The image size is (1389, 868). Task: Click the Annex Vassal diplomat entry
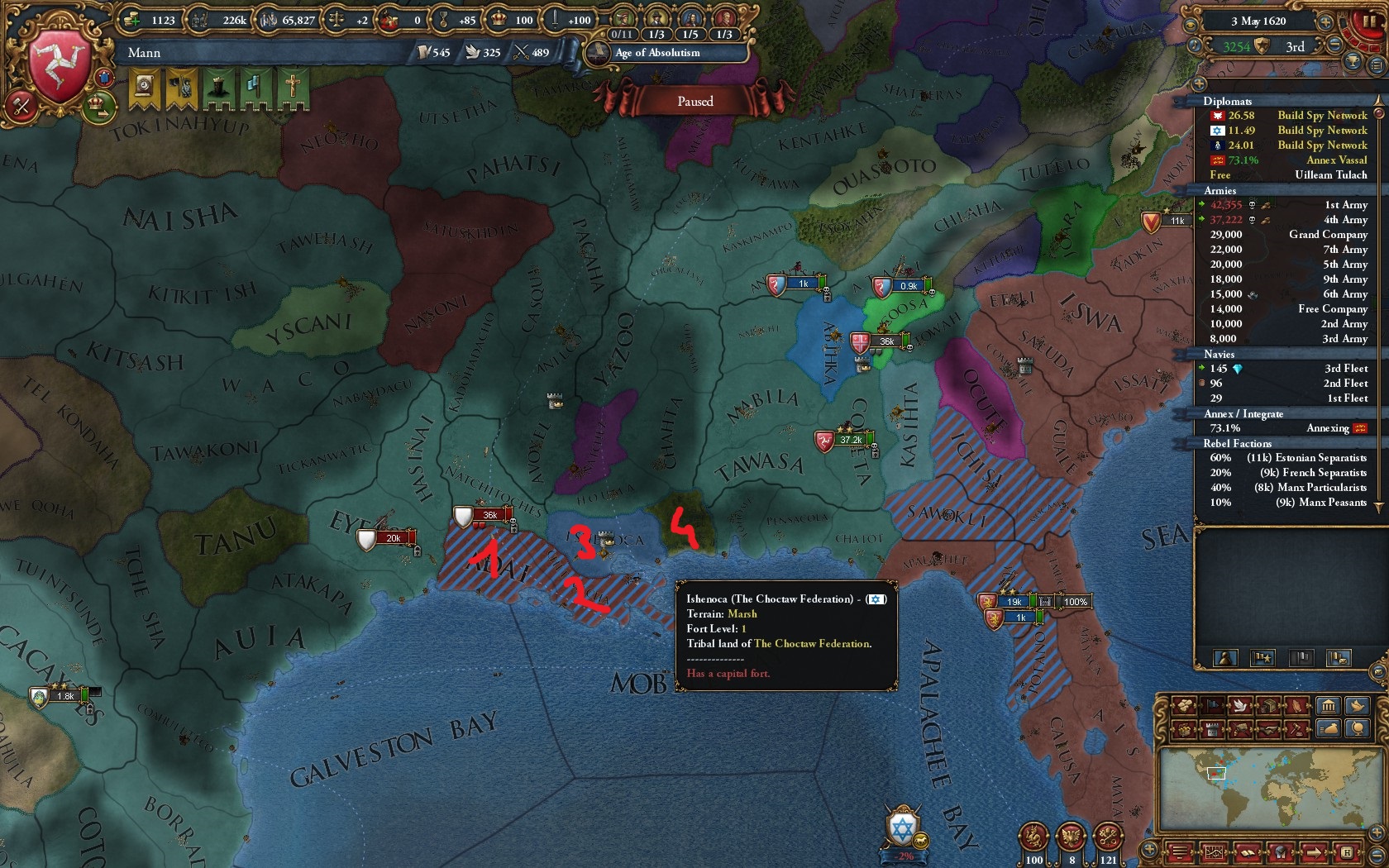1284,160
